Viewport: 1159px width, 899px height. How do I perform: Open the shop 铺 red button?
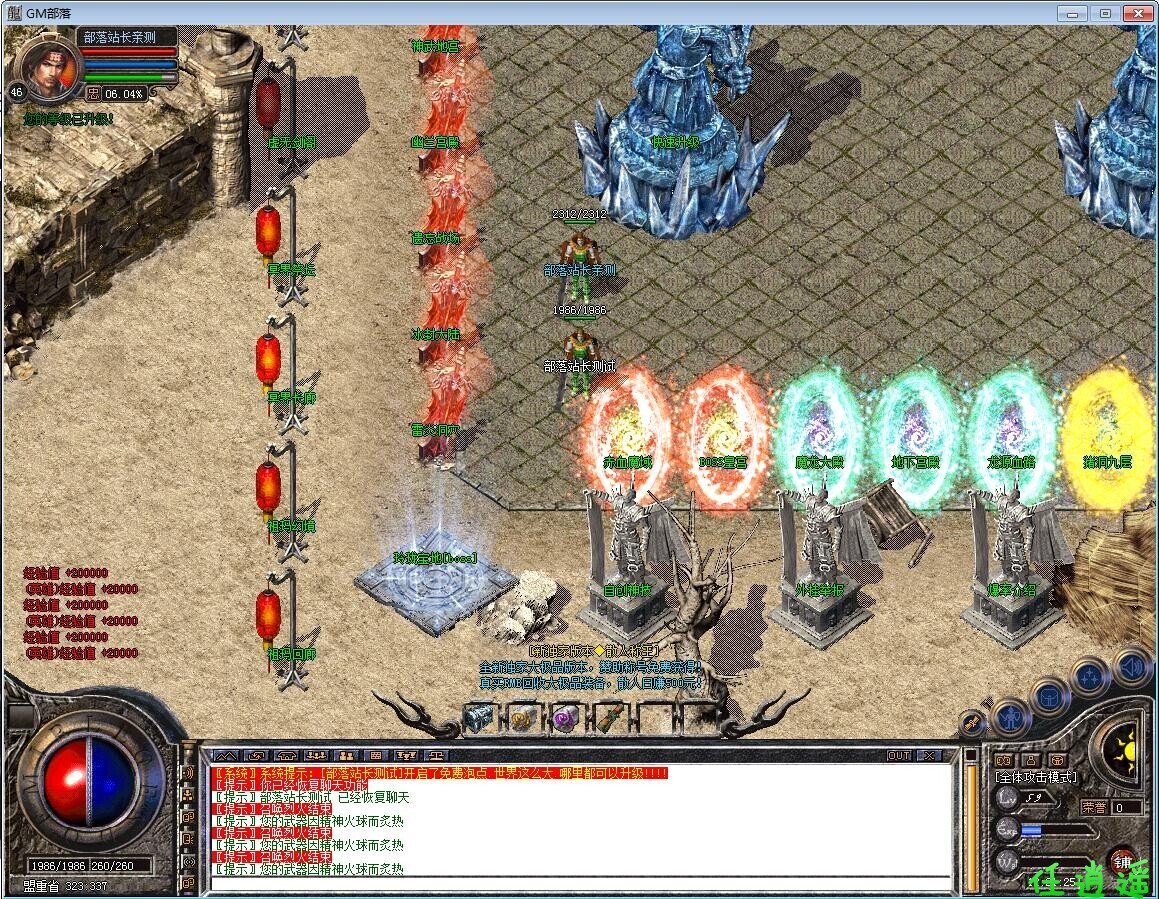tap(1123, 862)
